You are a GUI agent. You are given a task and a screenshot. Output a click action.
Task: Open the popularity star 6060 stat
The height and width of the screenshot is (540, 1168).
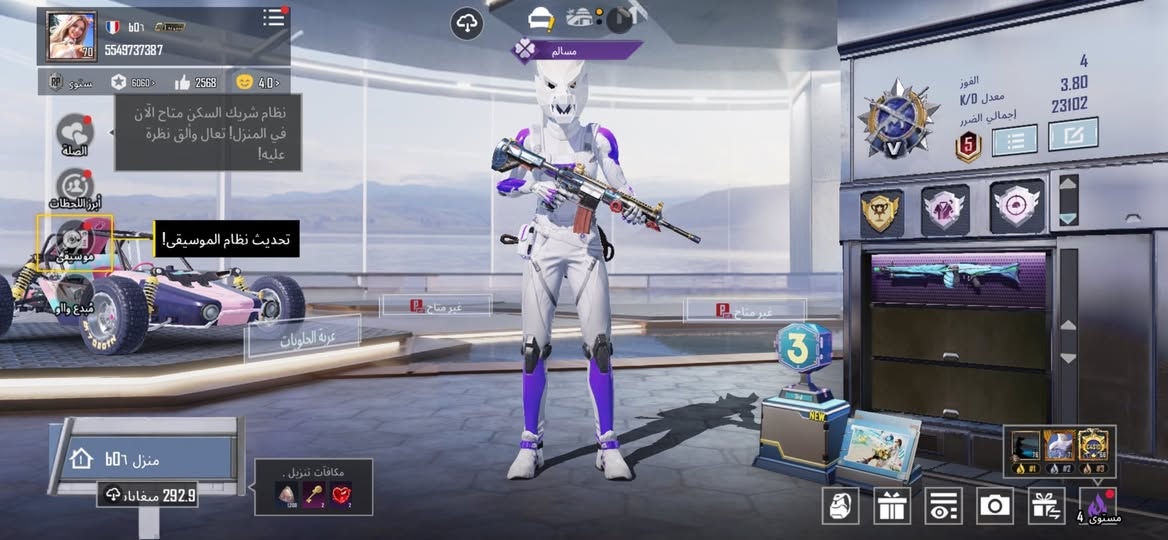[x=119, y=82]
